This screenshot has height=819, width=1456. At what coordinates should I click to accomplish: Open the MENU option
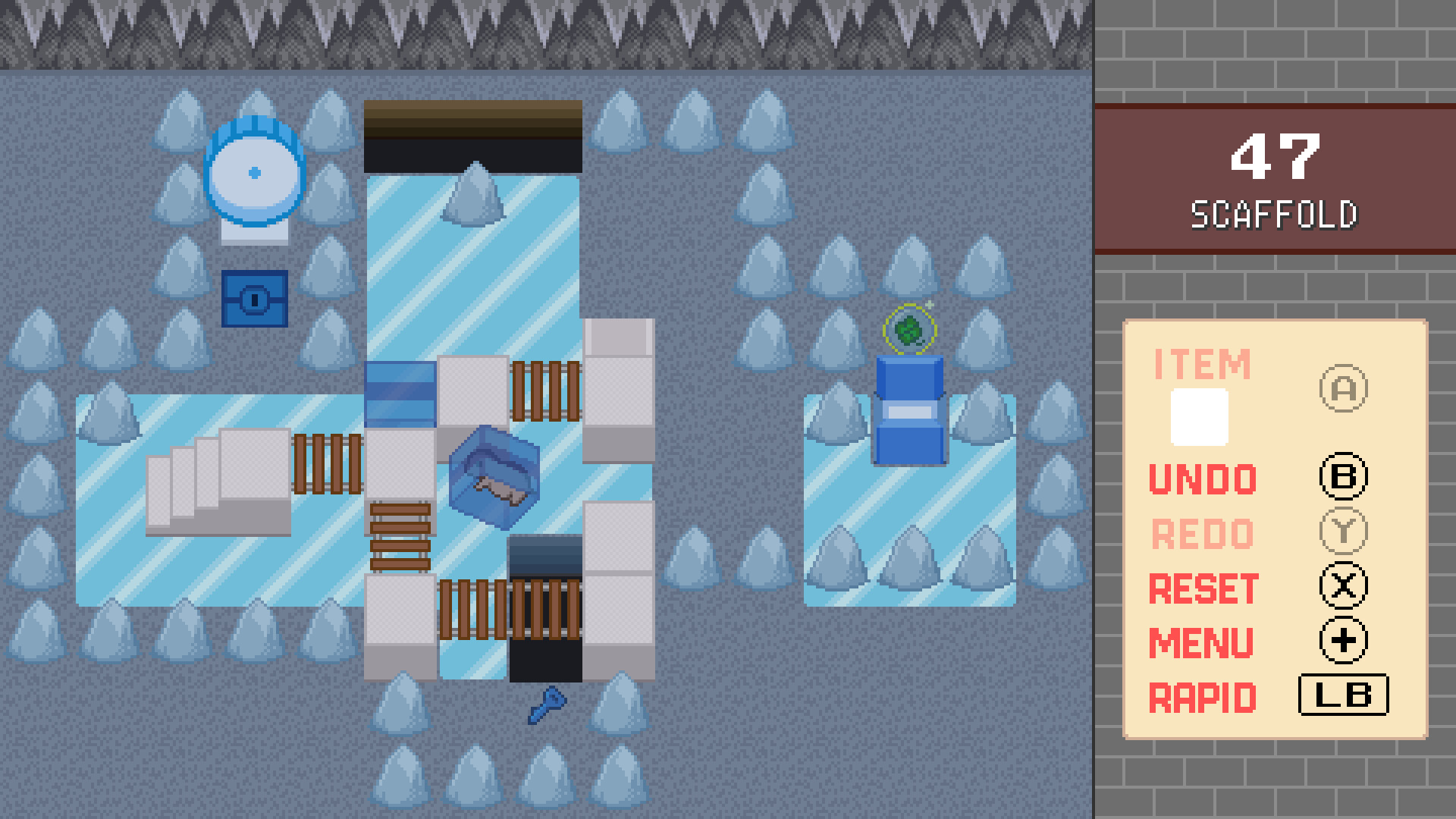tap(1200, 641)
